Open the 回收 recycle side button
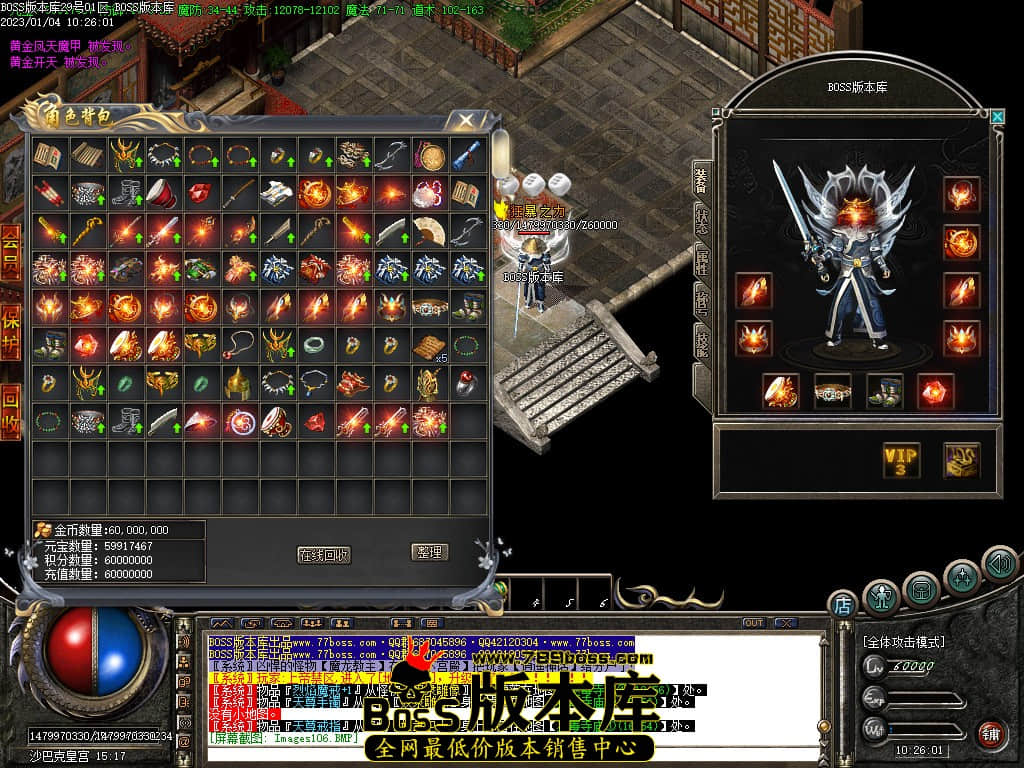Screen dimensions: 1024x768 [11, 411]
